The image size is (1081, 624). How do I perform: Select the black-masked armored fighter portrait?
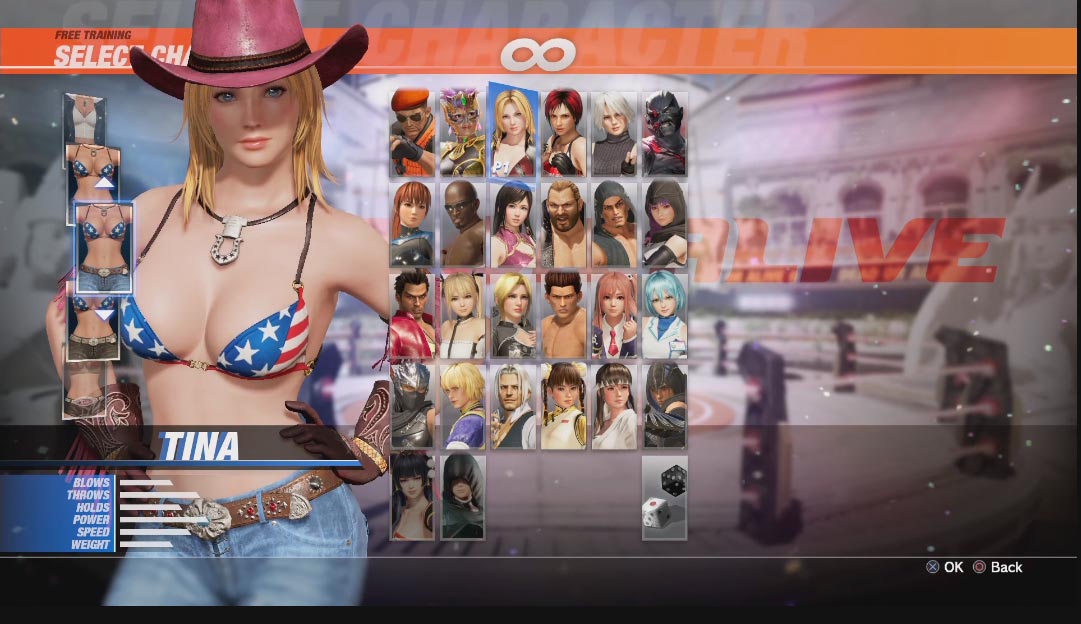(x=664, y=134)
